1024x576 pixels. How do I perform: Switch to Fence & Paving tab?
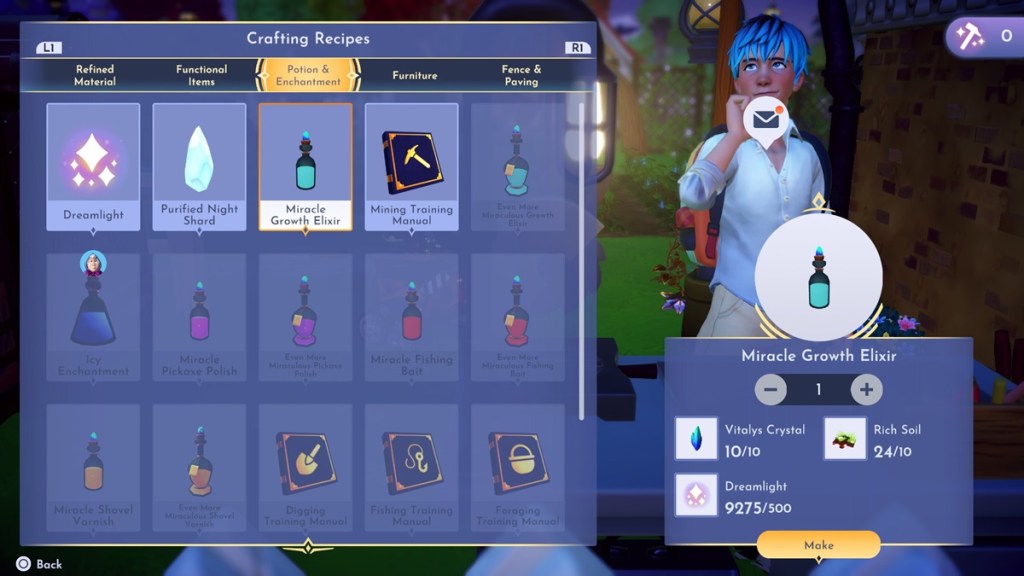point(521,75)
